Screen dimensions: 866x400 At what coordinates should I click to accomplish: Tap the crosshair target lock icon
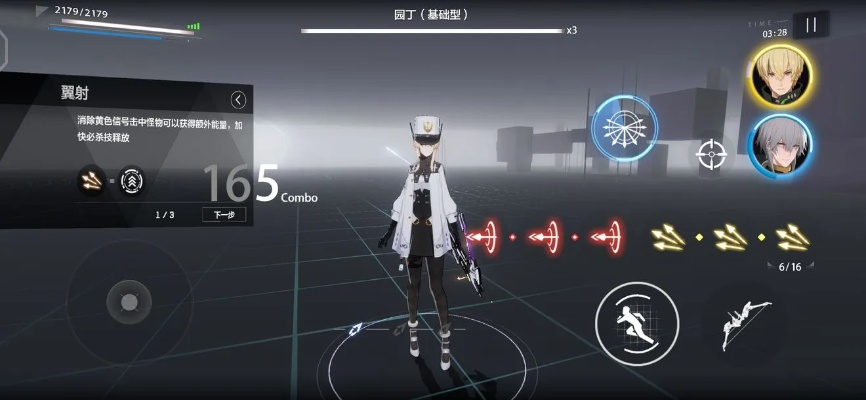(x=712, y=154)
